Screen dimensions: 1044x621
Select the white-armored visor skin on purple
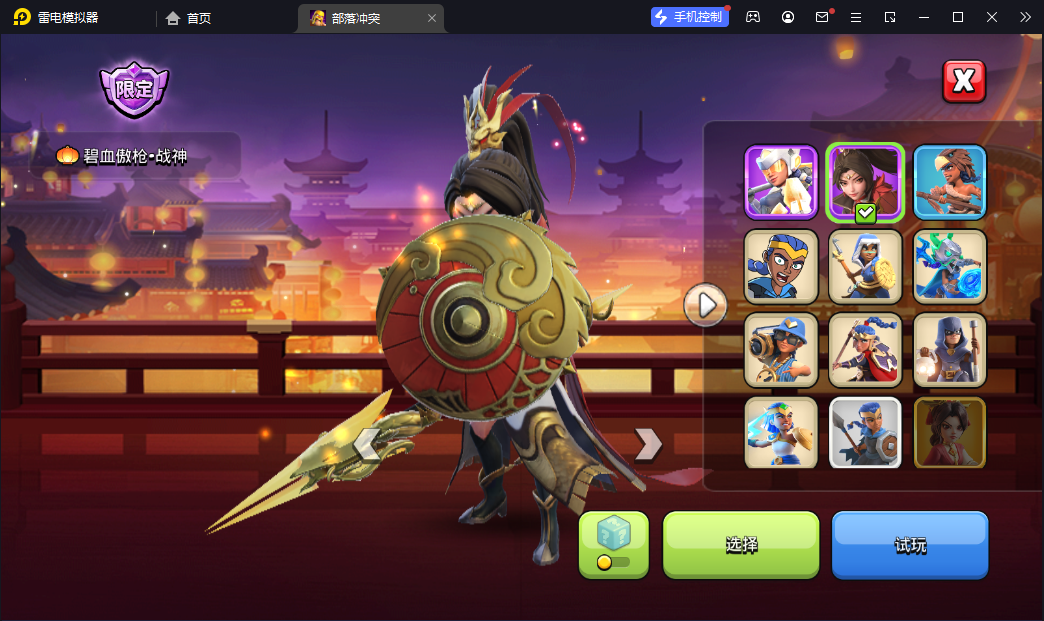click(x=781, y=182)
